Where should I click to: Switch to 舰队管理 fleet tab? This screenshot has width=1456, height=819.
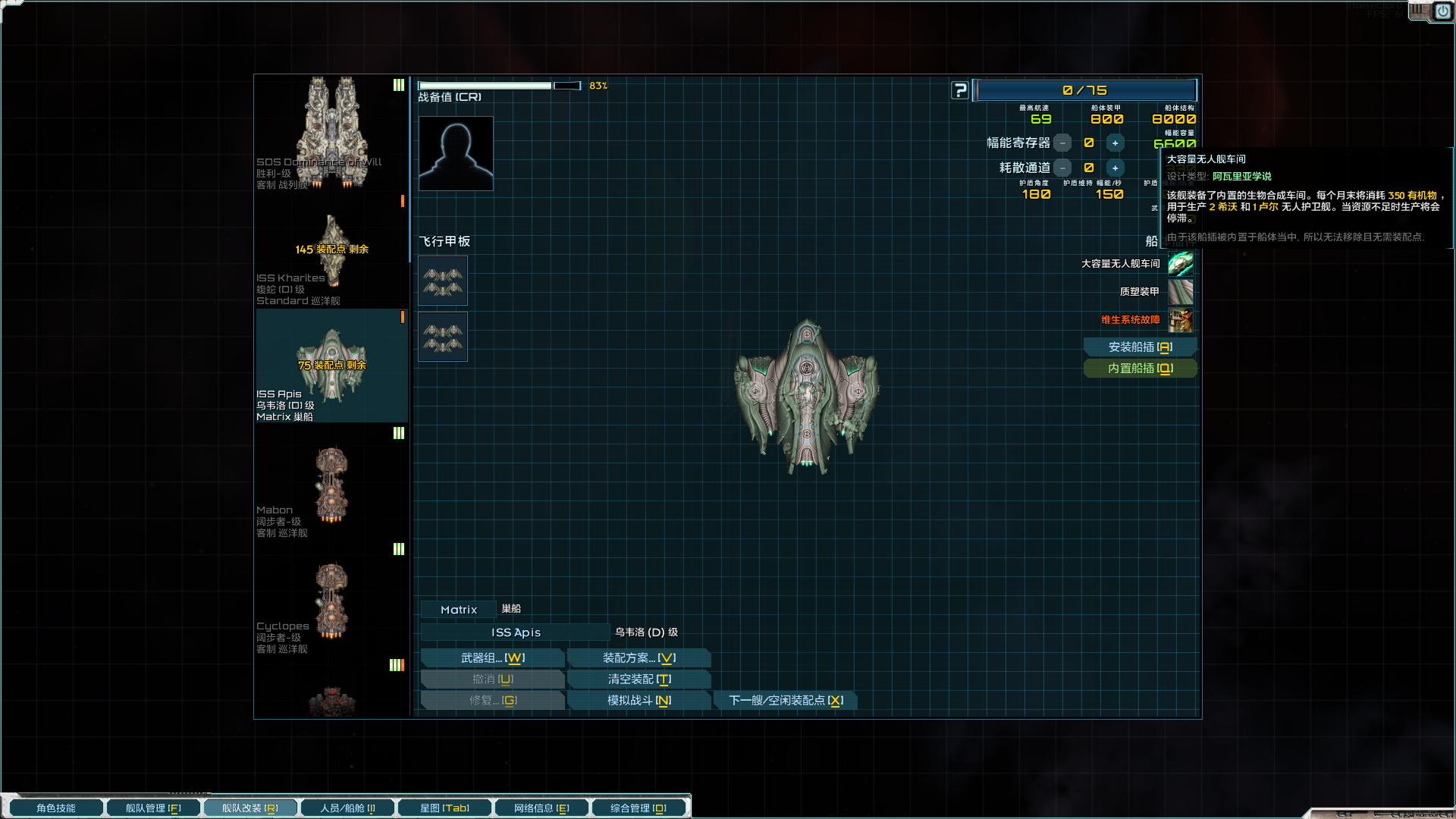click(x=153, y=808)
